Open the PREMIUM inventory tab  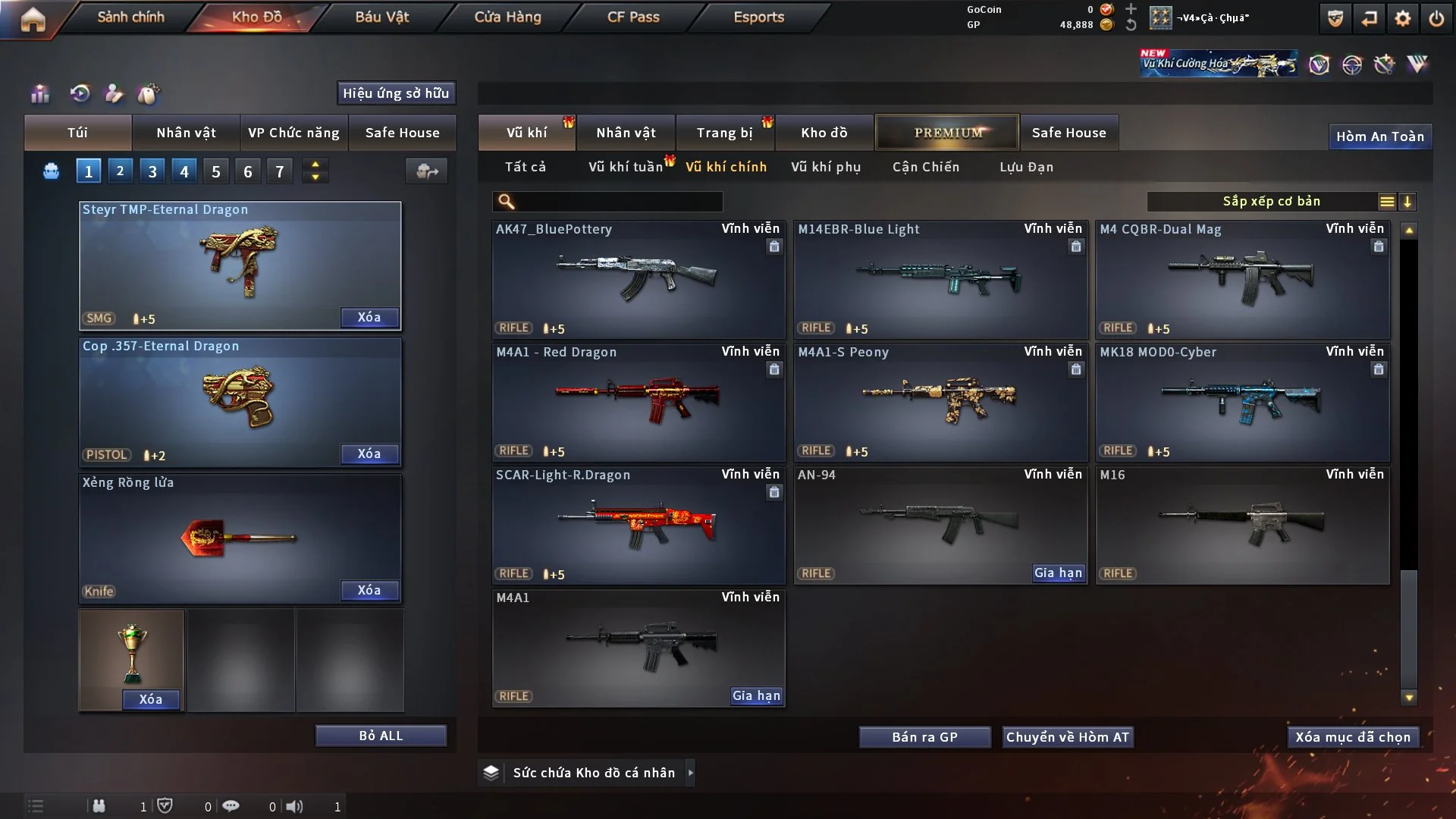[947, 133]
